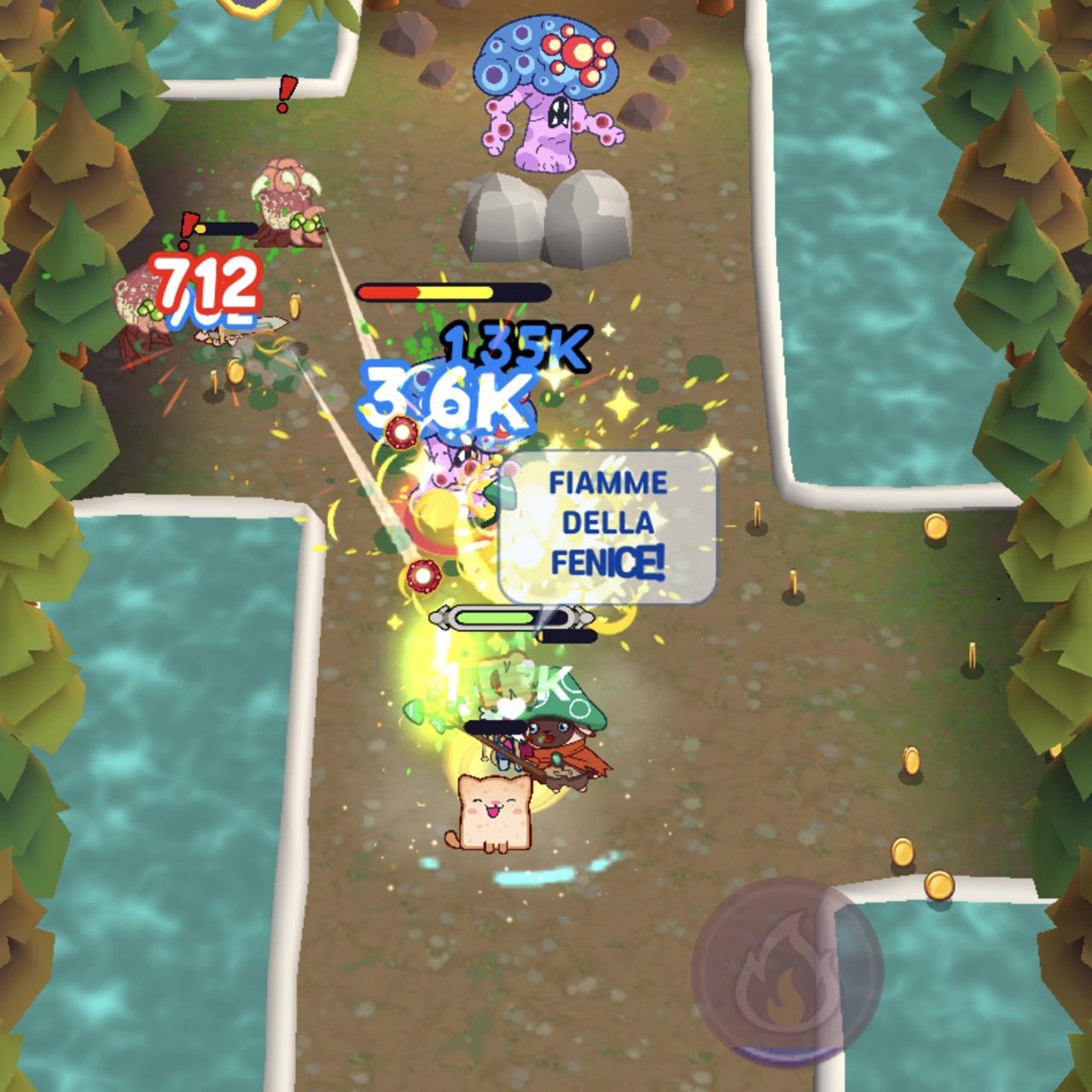Screen dimensions: 1092x1092
Task: Toggle the boss health bar display
Action: 452,292
